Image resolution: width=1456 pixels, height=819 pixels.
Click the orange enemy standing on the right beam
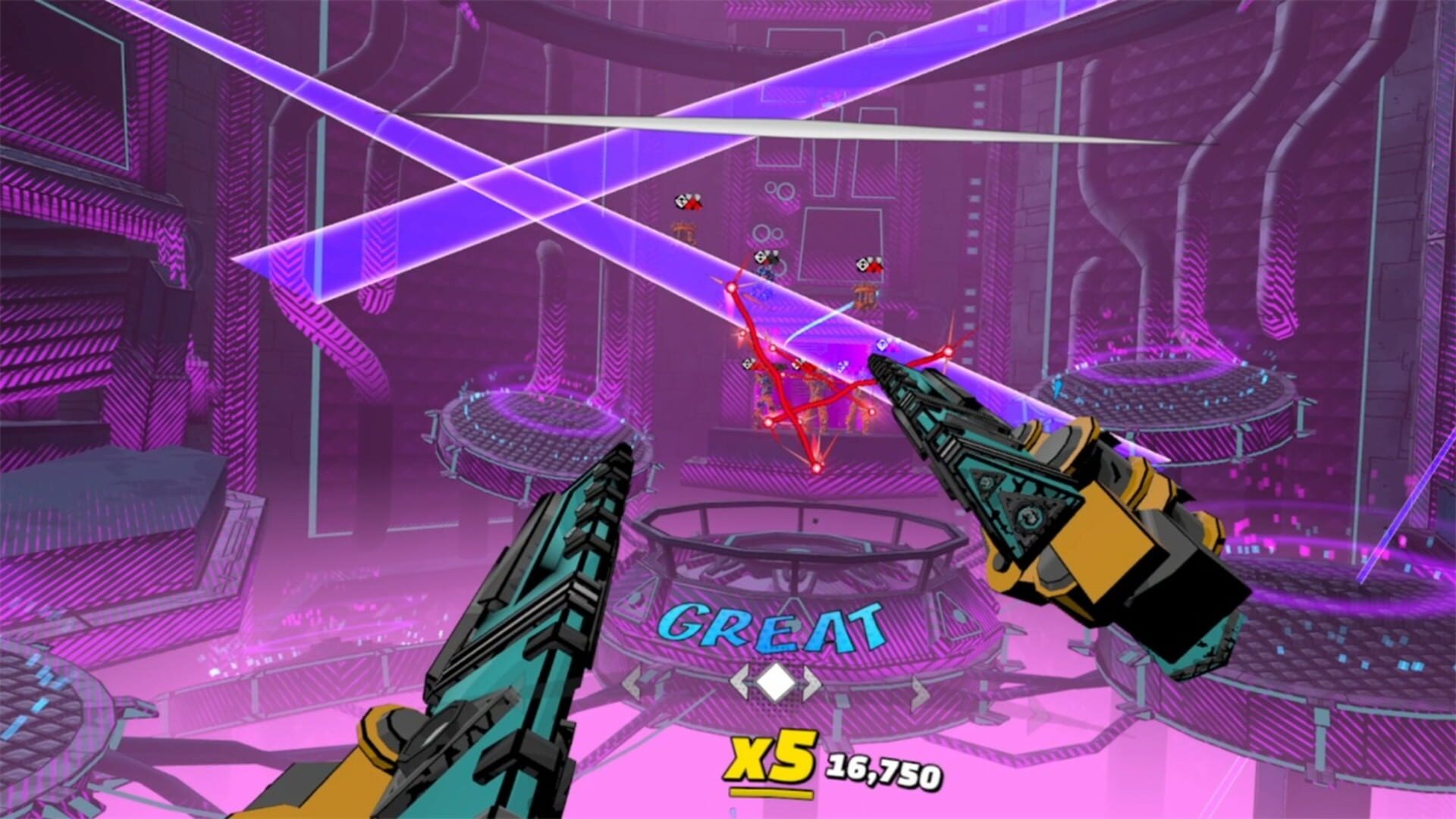coord(864,295)
